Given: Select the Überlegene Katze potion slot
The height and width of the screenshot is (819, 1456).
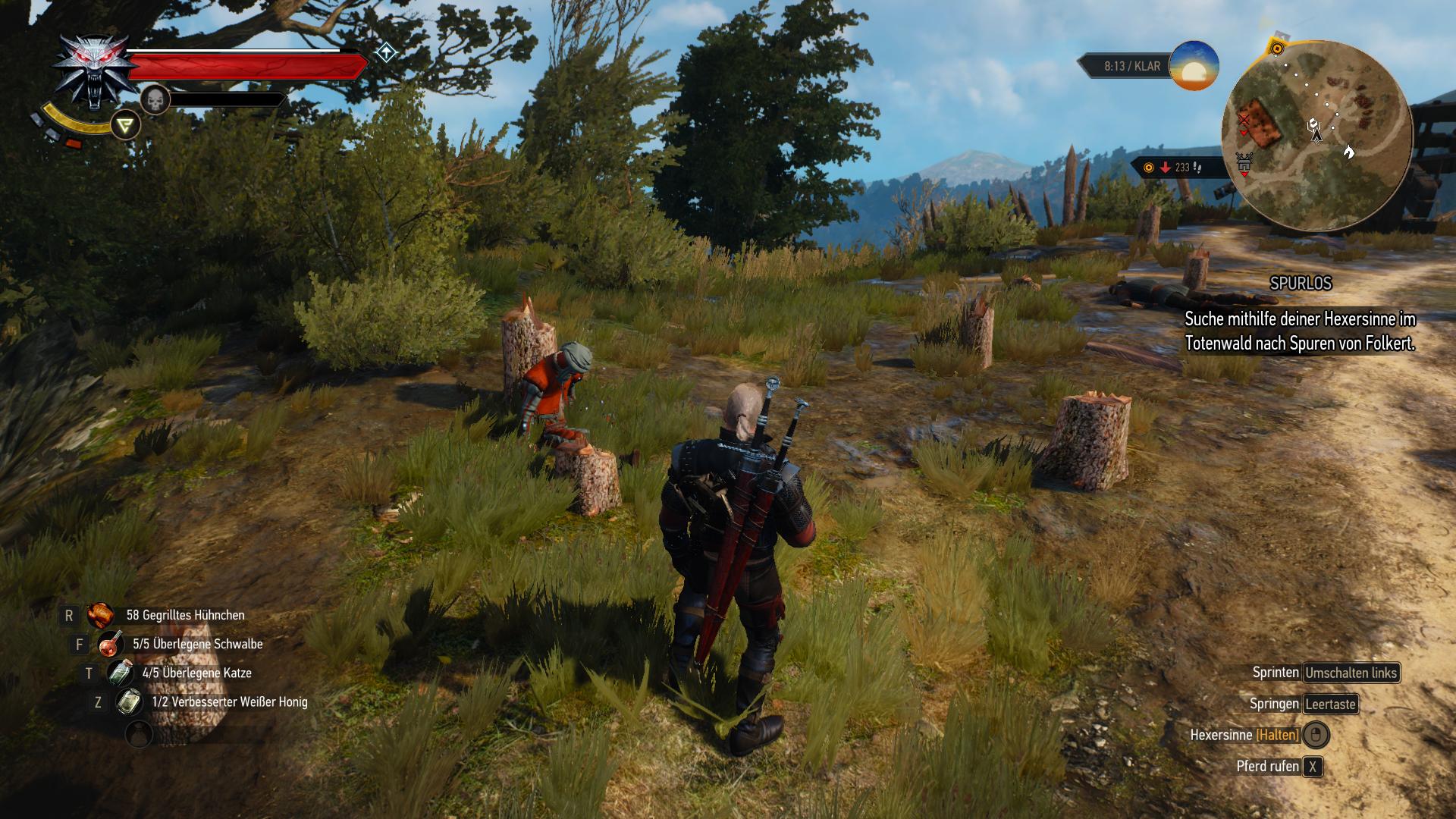Looking at the screenshot, I should click(x=120, y=673).
